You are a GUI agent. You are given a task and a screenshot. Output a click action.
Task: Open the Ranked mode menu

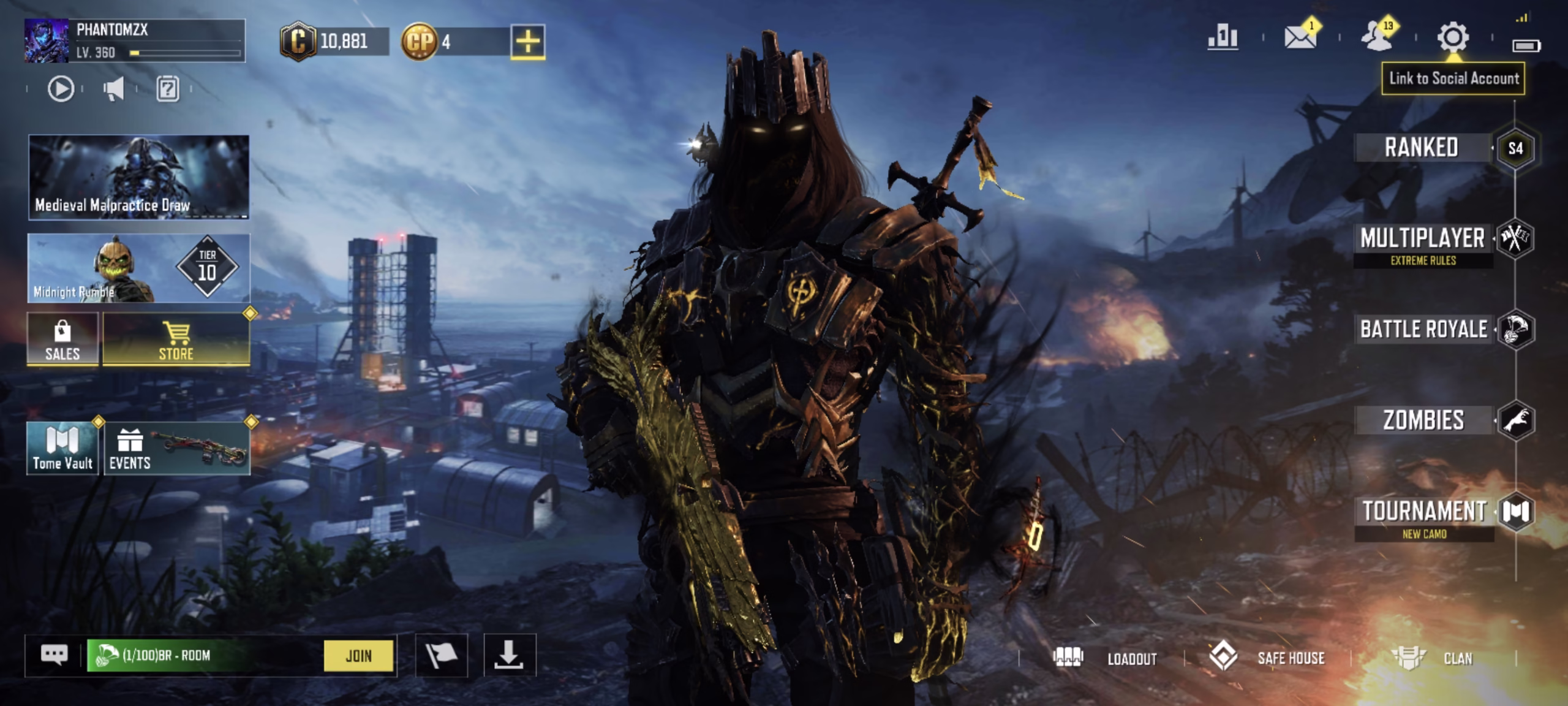tap(1422, 148)
